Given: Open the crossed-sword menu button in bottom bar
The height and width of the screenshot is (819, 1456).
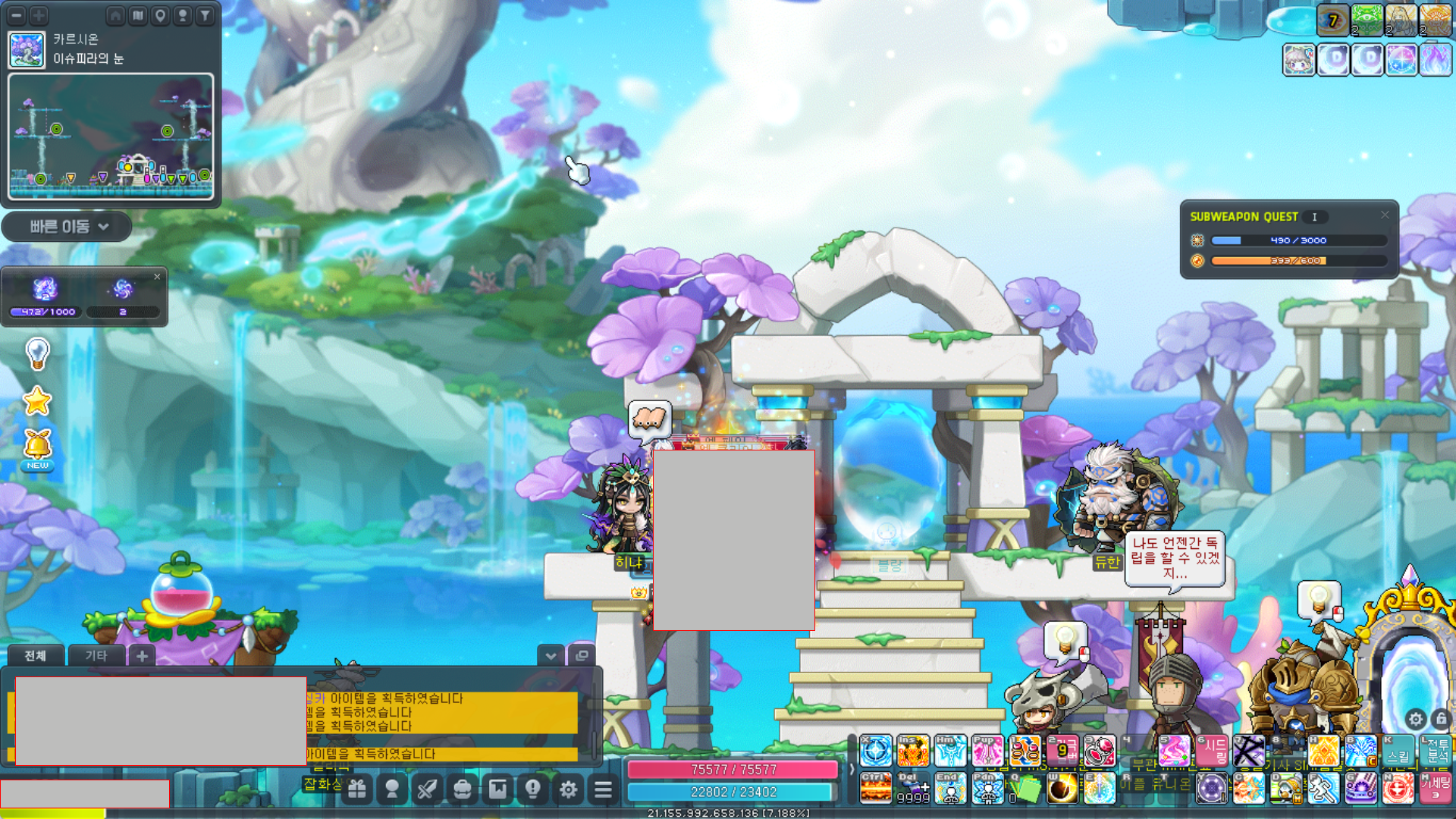Looking at the screenshot, I should click(427, 789).
